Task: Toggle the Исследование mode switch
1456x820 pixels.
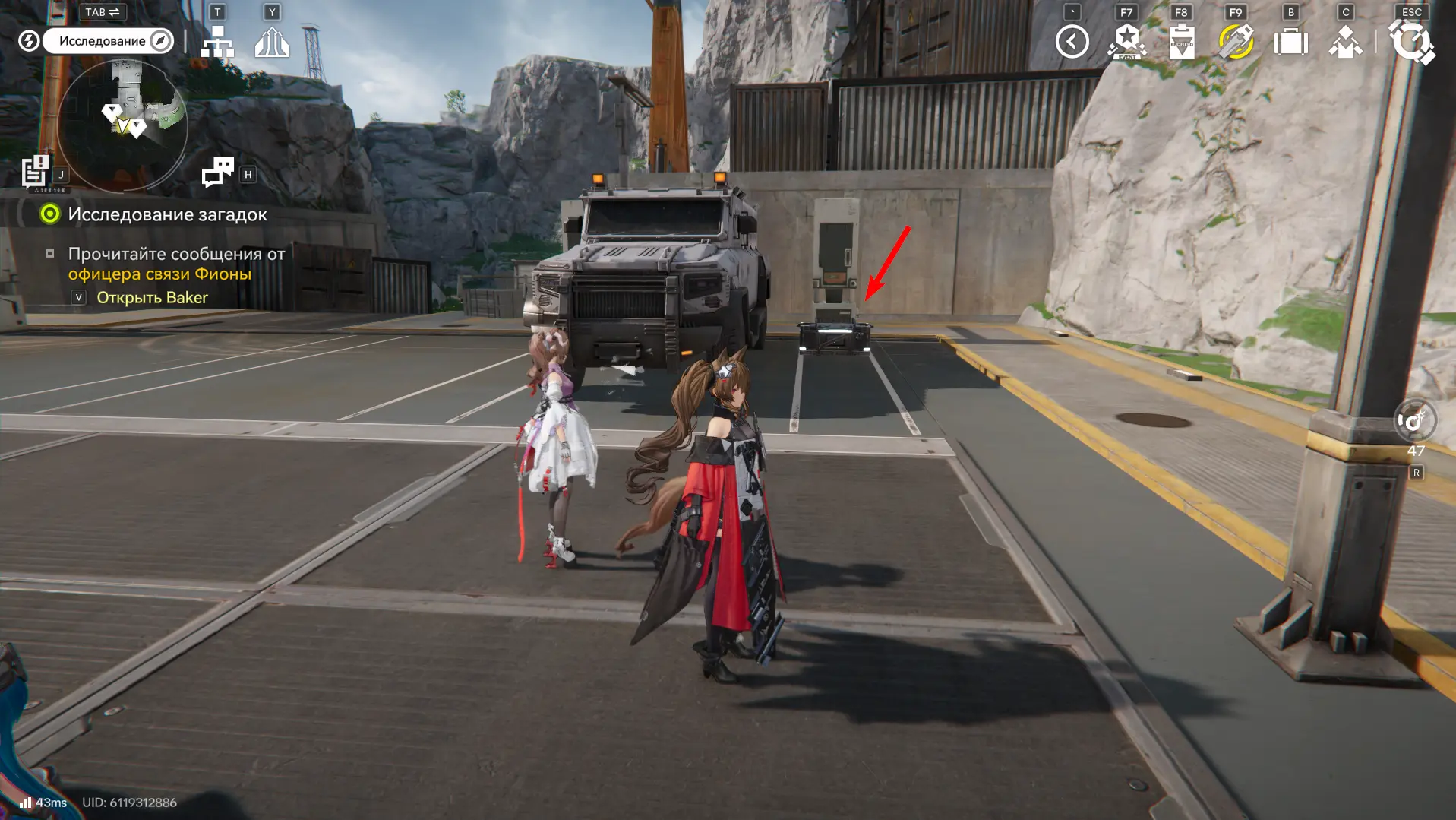Action: coord(108,41)
